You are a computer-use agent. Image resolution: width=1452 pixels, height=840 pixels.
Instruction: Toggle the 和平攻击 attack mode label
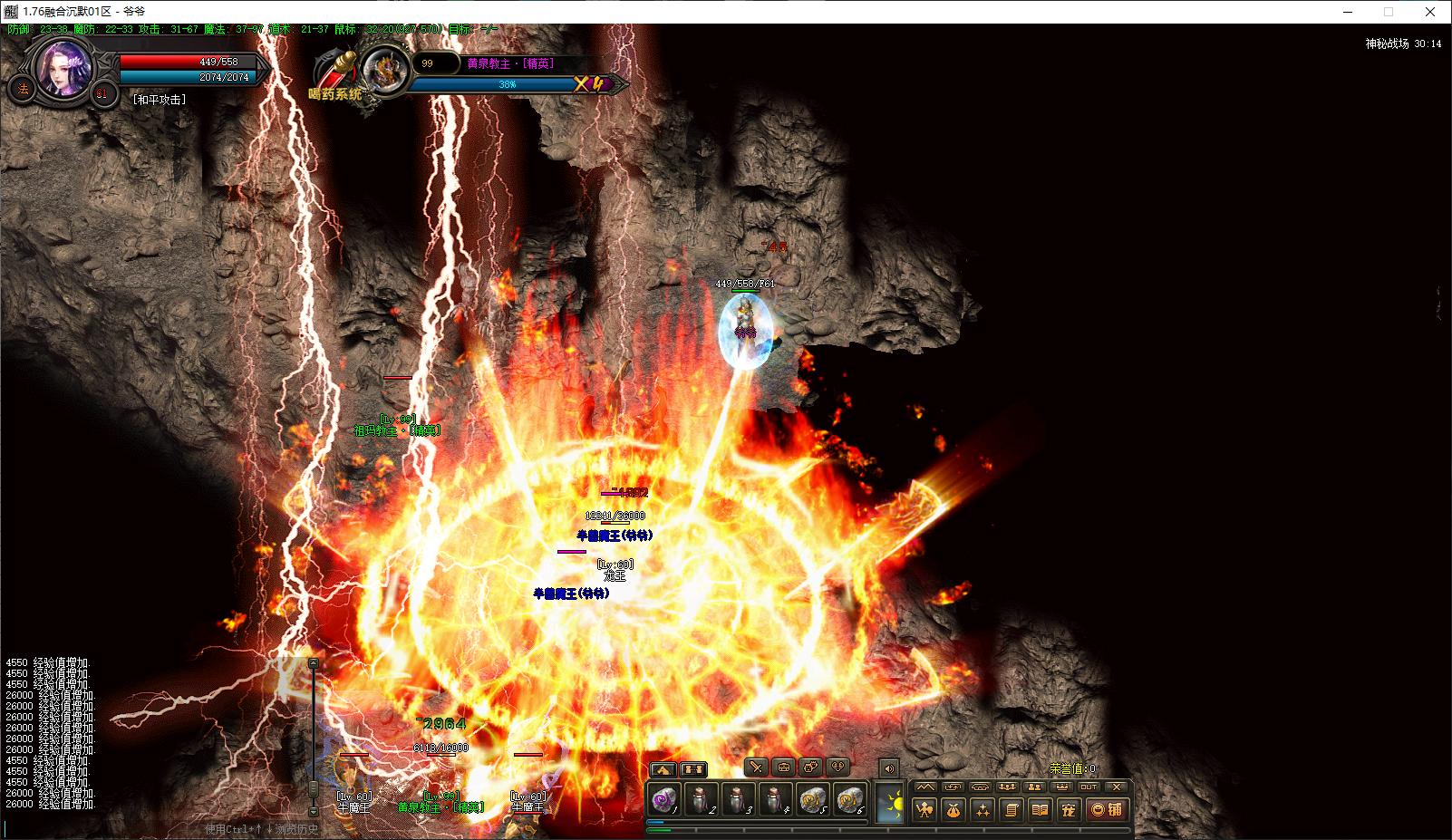159,100
